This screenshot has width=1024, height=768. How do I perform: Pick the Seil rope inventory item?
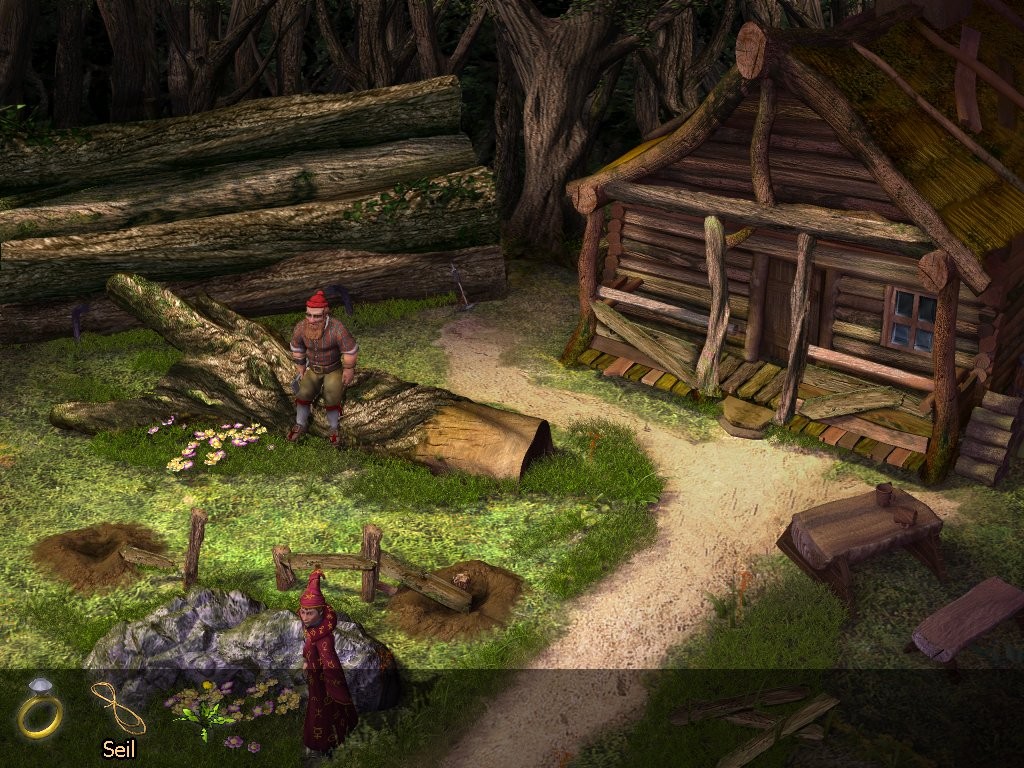(117, 707)
